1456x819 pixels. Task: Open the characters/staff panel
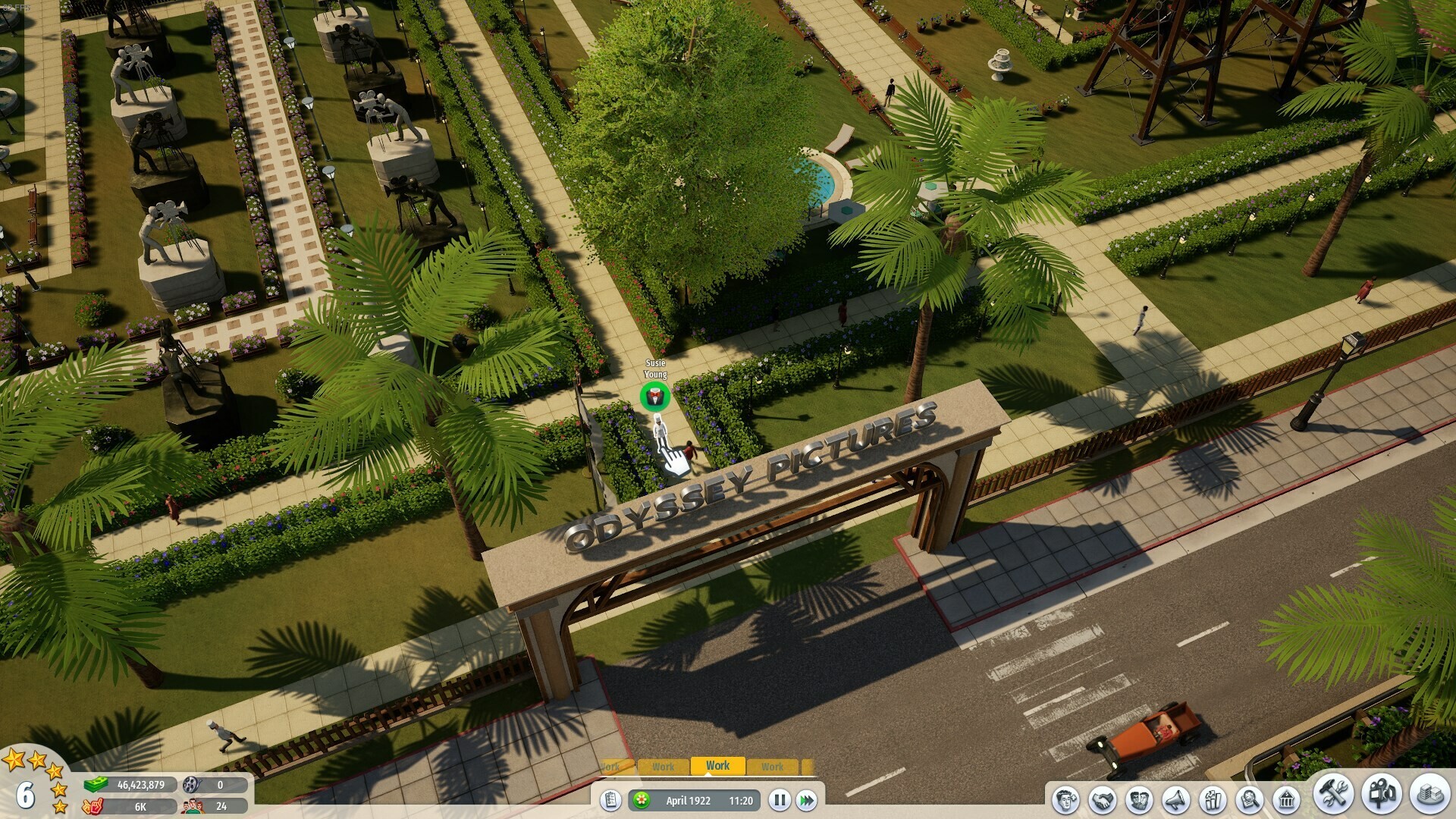coord(1138,799)
